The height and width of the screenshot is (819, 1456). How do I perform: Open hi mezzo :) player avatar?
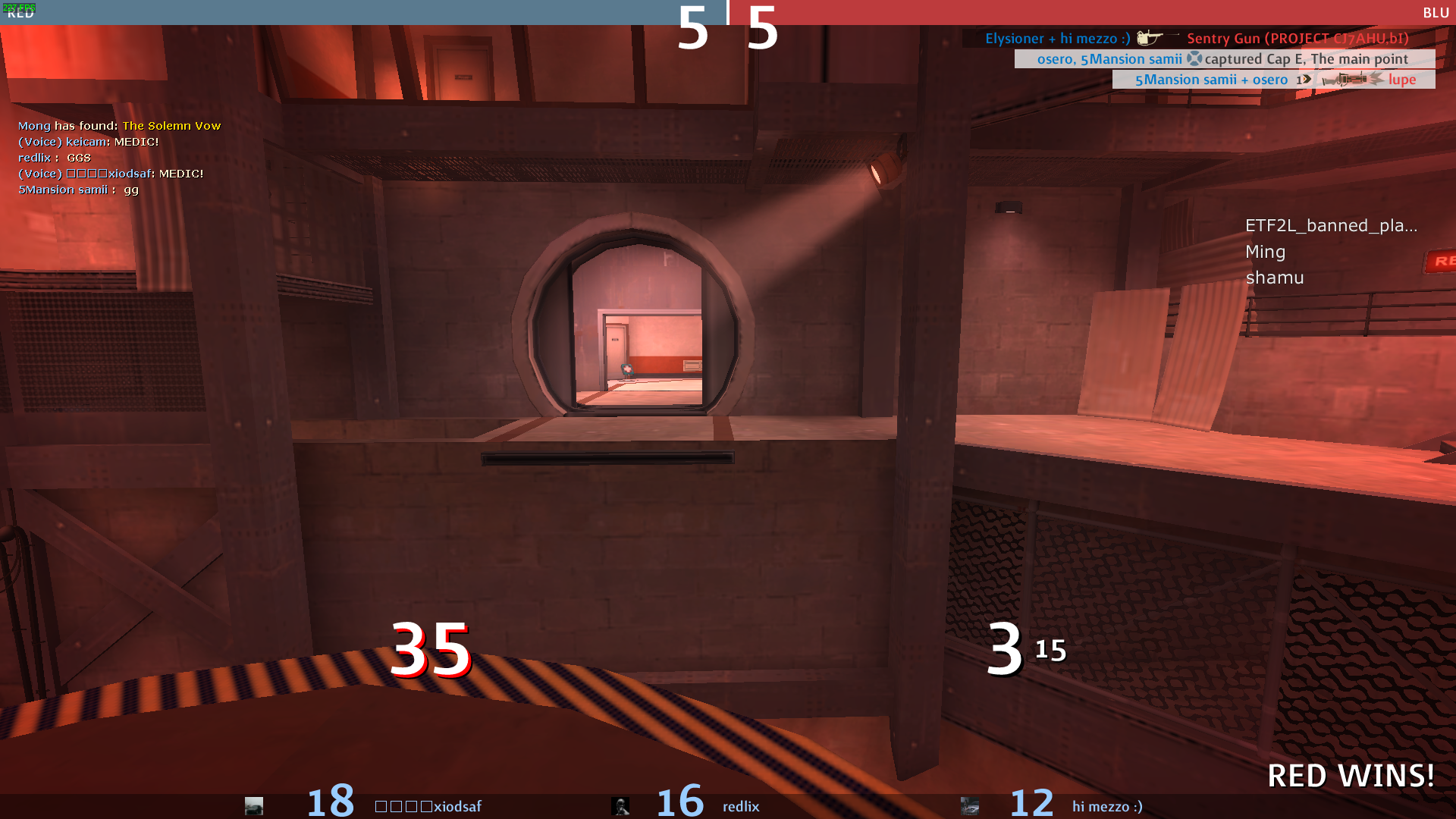tap(970, 806)
